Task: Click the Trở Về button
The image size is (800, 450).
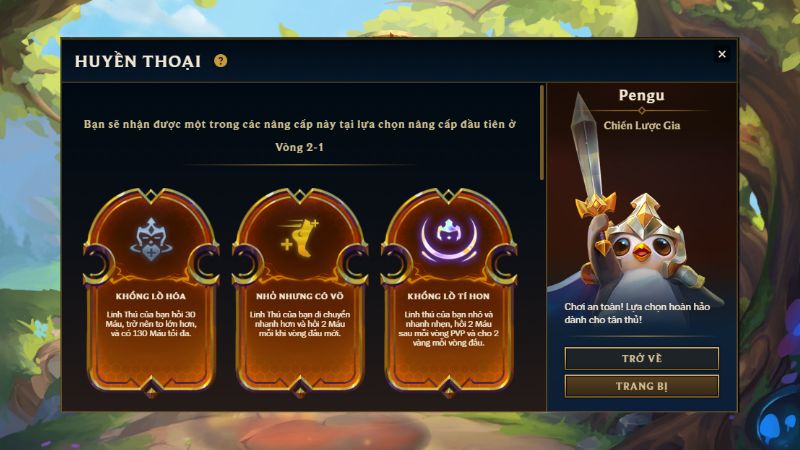Action: 641,358
